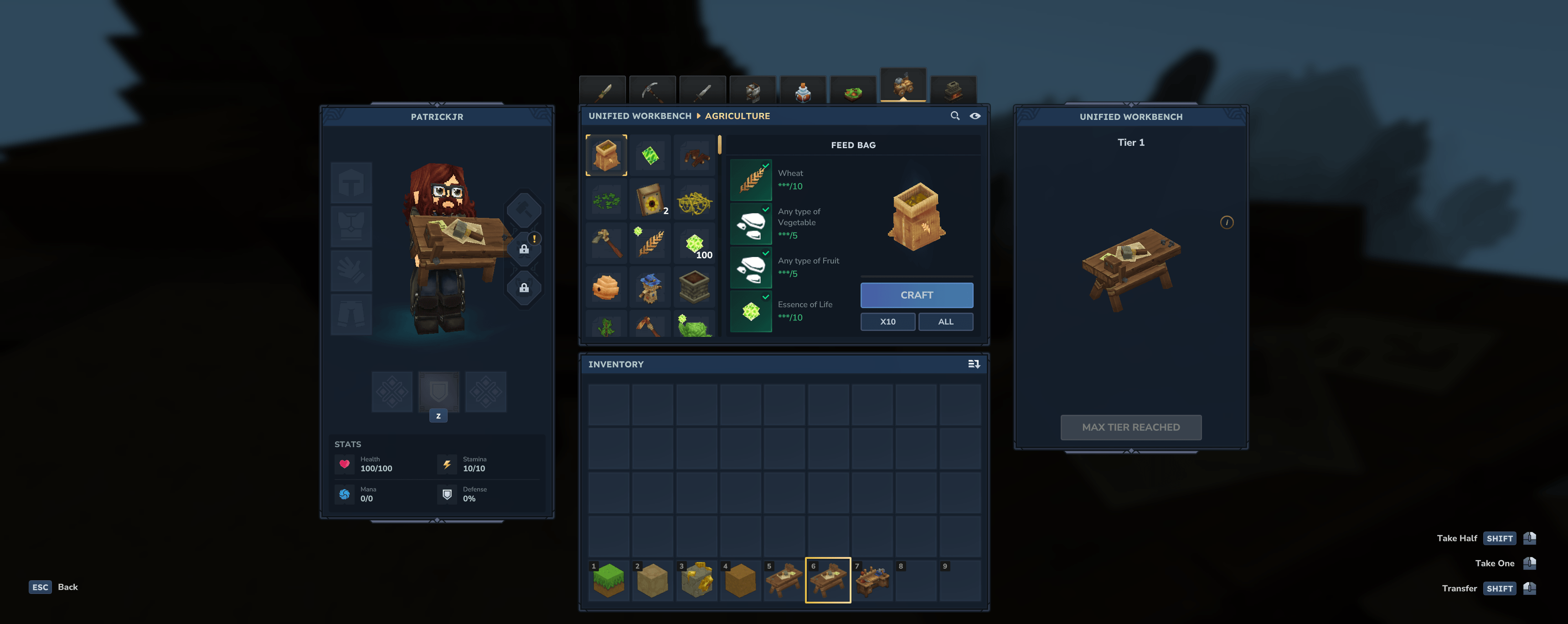Sort the inventory with the sort icon
Image resolution: width=1568 pixels, height=624 pixels.
973,364
